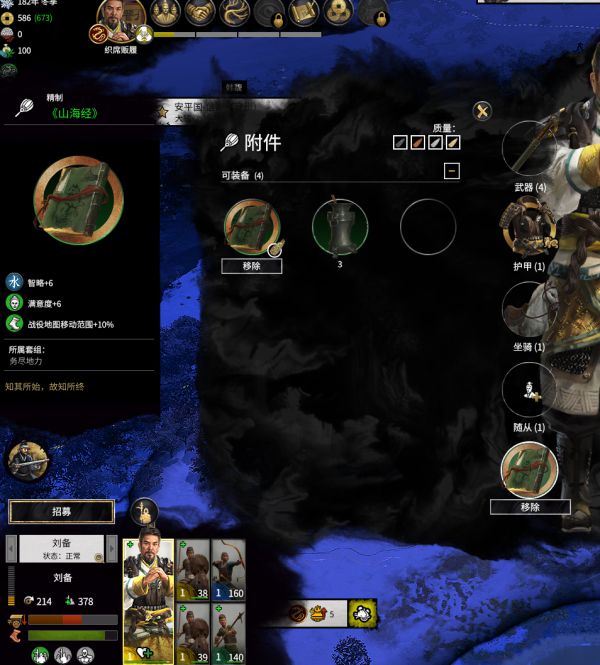This screenshot has width=600, height=665.
Task: Close the accessories panel with the X
Action: coord(483,110)
